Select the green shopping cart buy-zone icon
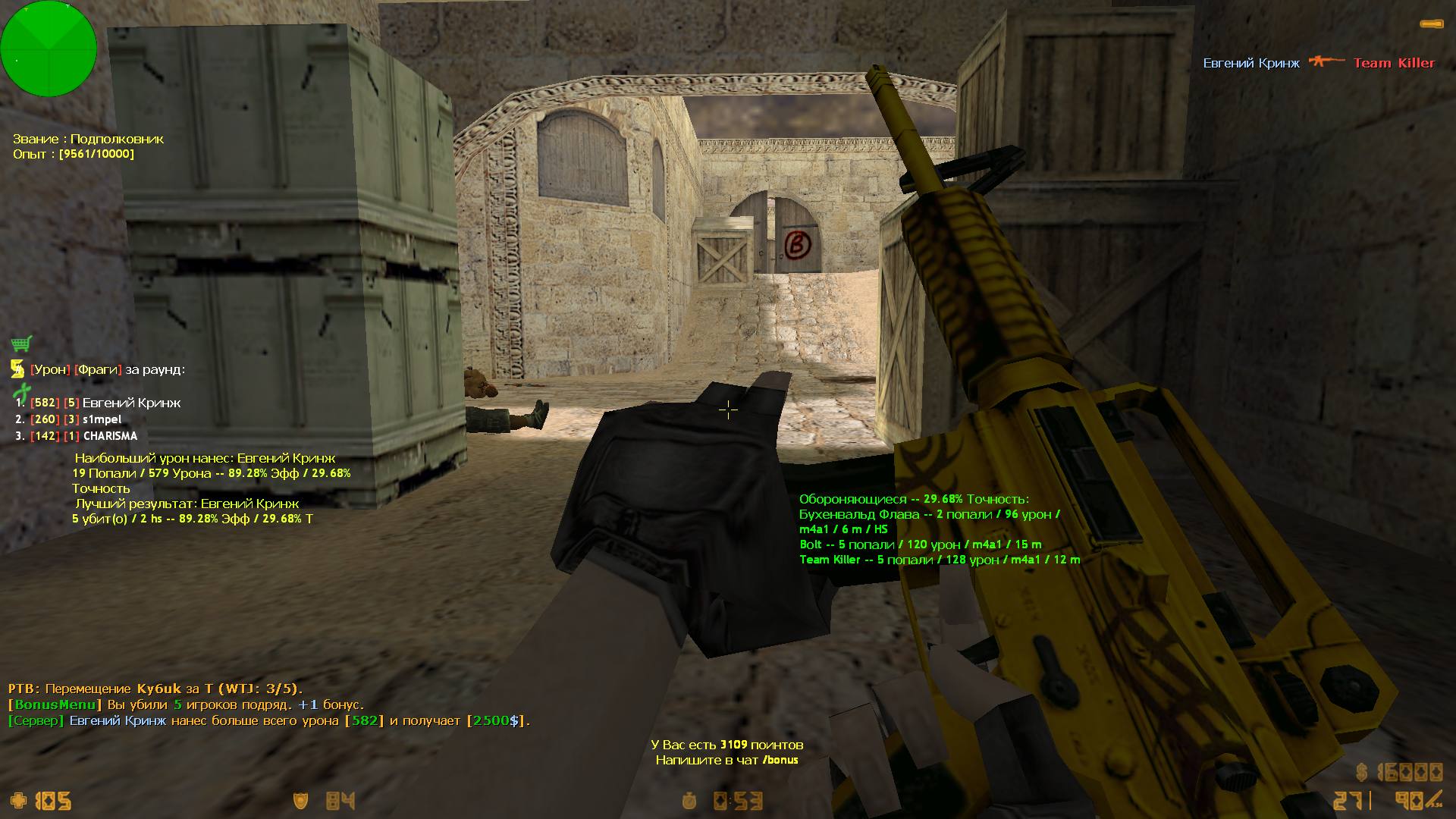Viewport: 1456px width, 819px height. 21,344
